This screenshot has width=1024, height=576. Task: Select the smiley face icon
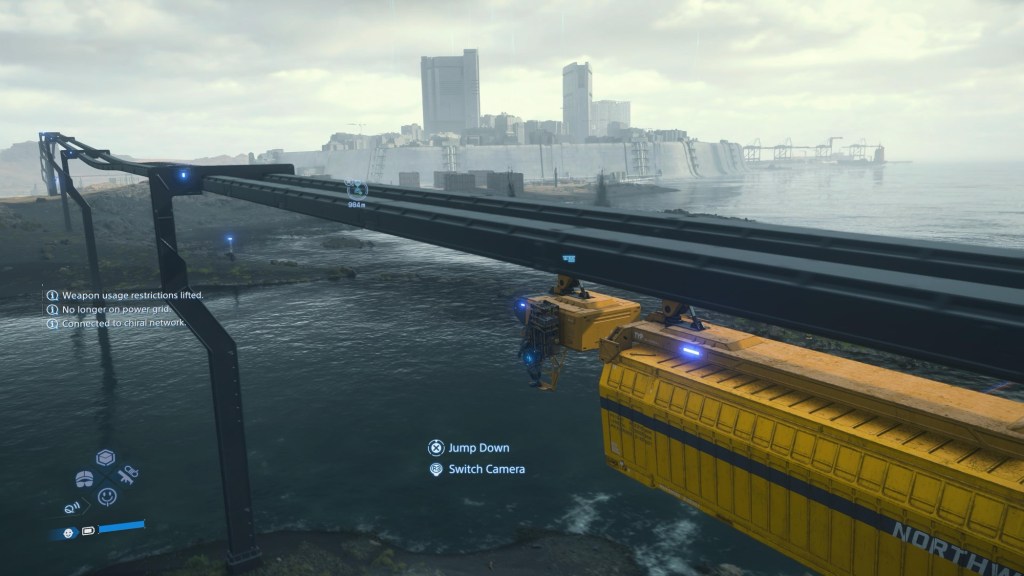(x=107, y=496)
